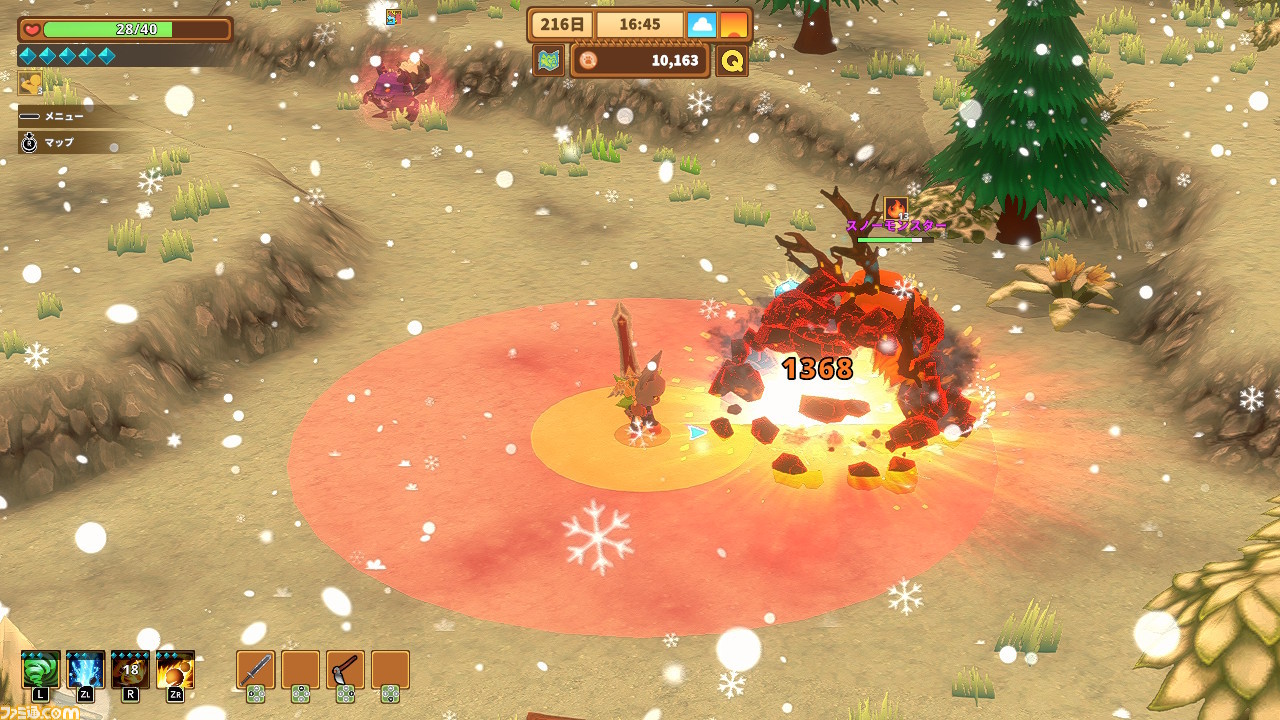The height and width of the screenshot is (720, 1280).
Task: Open the マップ map entry
Action: coord(60,143)
